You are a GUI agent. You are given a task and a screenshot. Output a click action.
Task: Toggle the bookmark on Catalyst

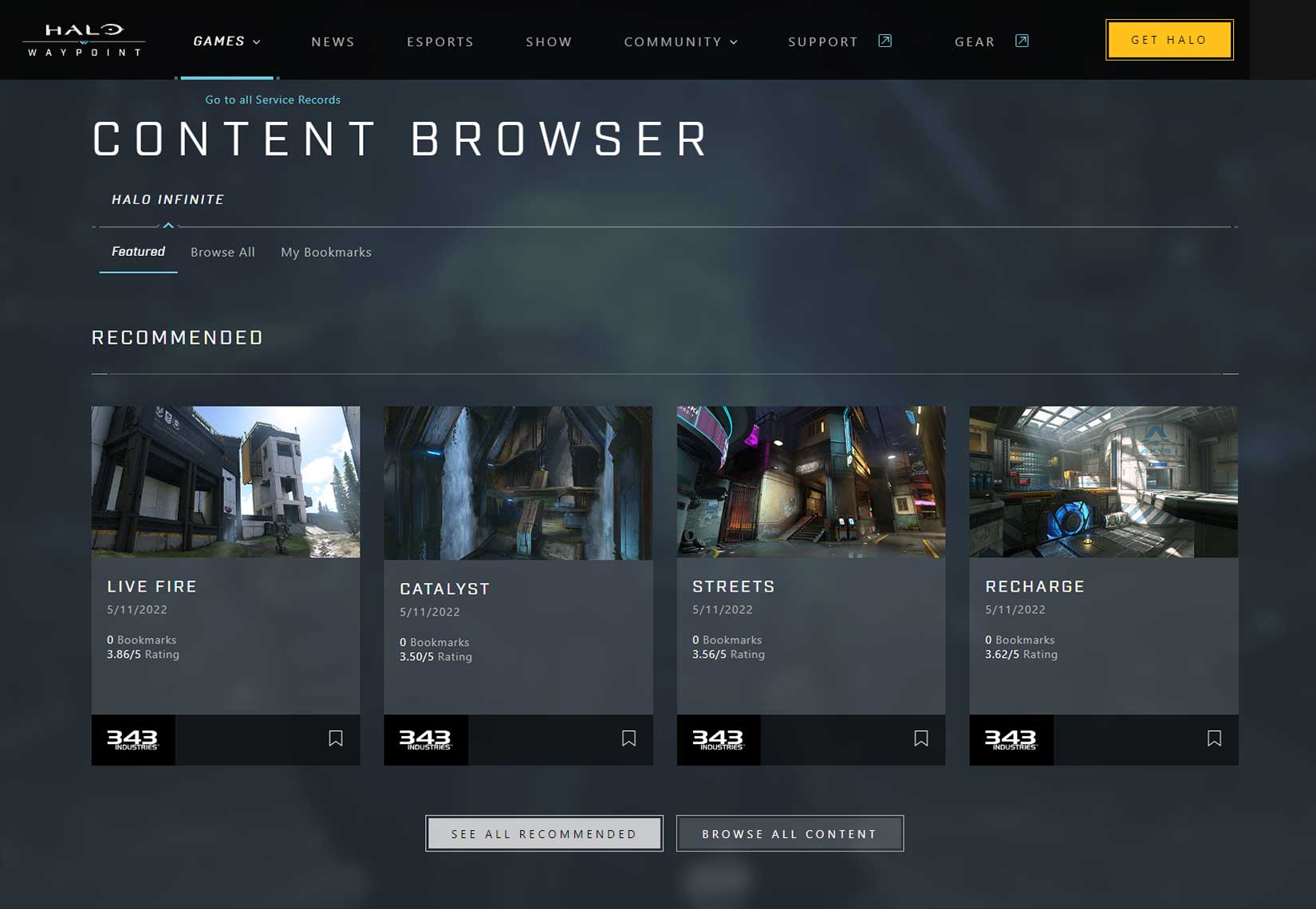(629, 739)
